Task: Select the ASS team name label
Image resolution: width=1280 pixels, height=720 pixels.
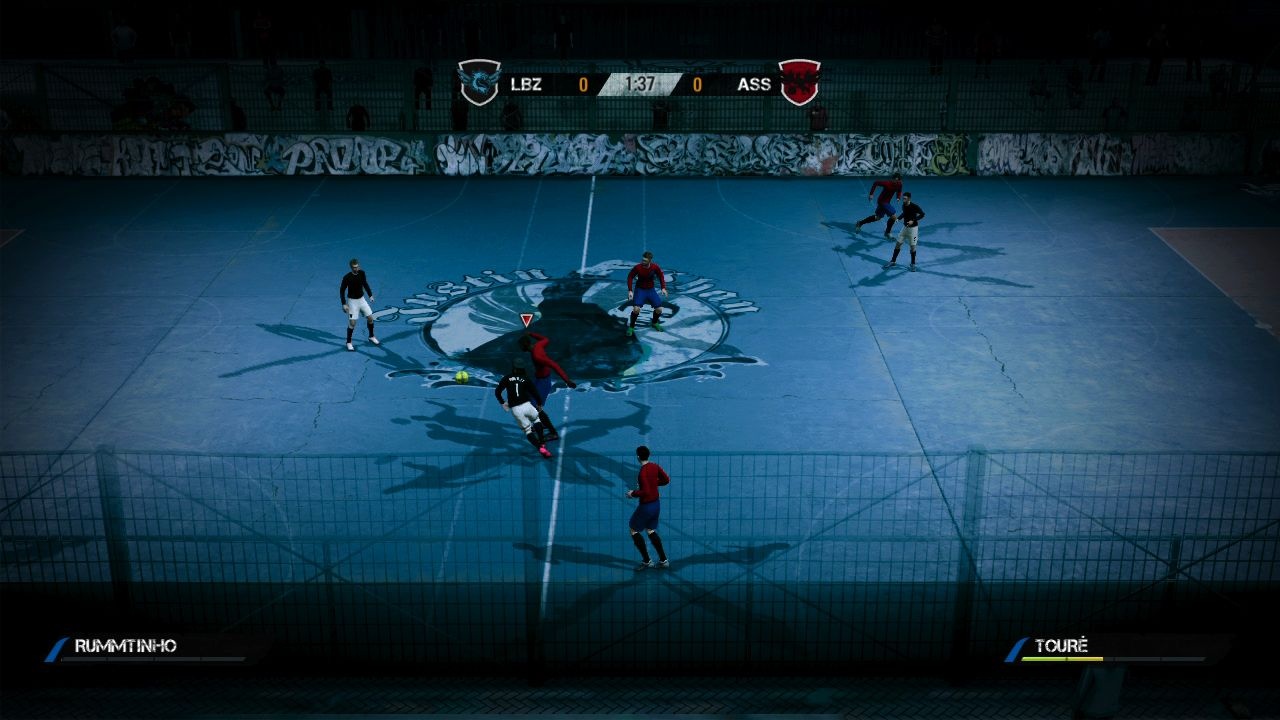Action: 752,85
